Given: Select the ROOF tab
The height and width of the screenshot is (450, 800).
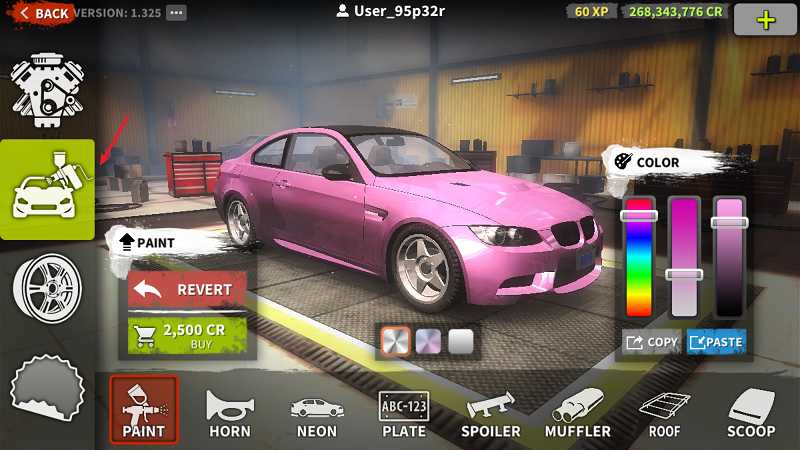Looking at the screenshot, I should point(664,410).
